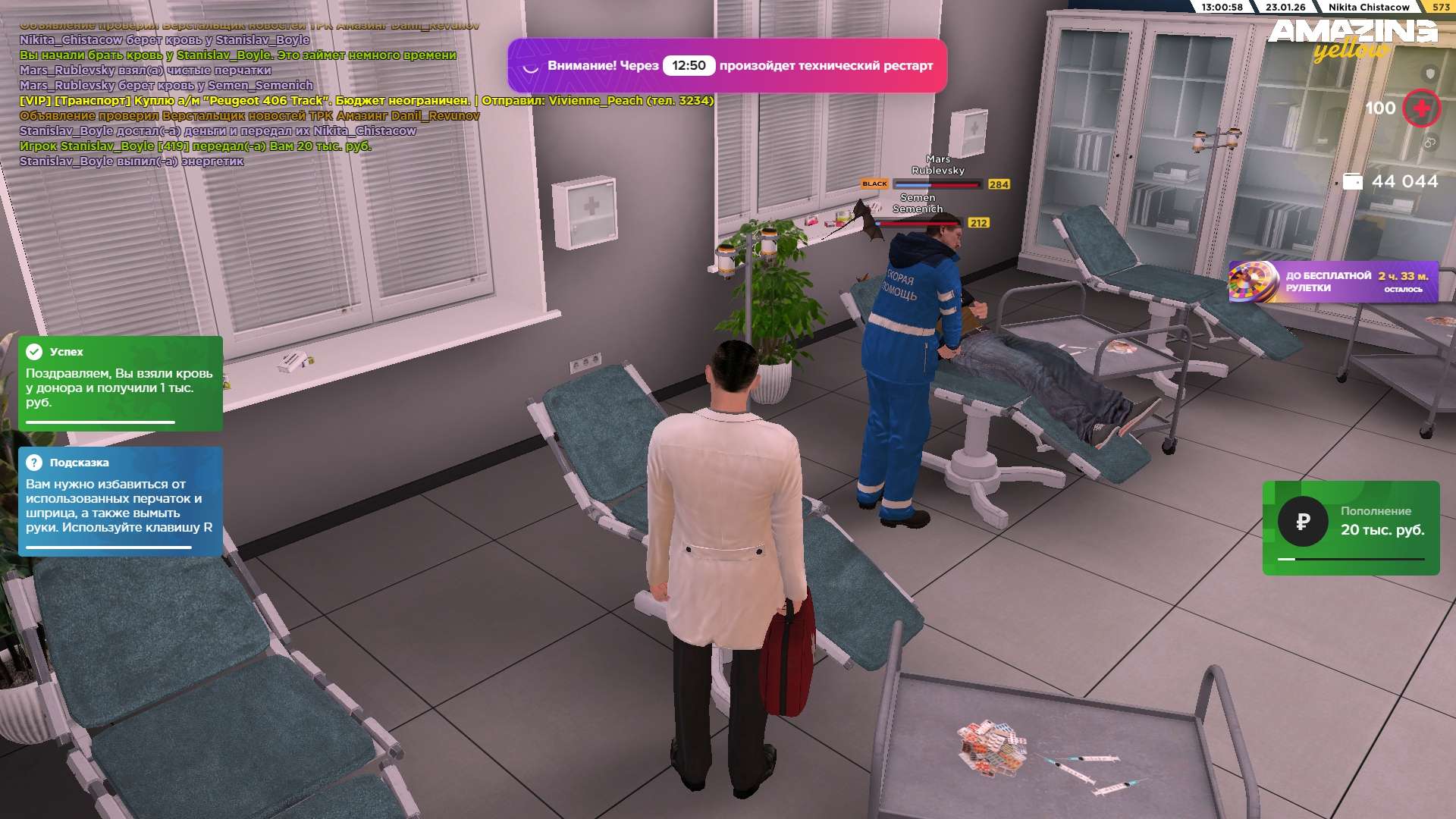Viewport: 1456px width, 819px height.
Task: Select the blue 'Подсказка' hint notification
Action: 121,500
